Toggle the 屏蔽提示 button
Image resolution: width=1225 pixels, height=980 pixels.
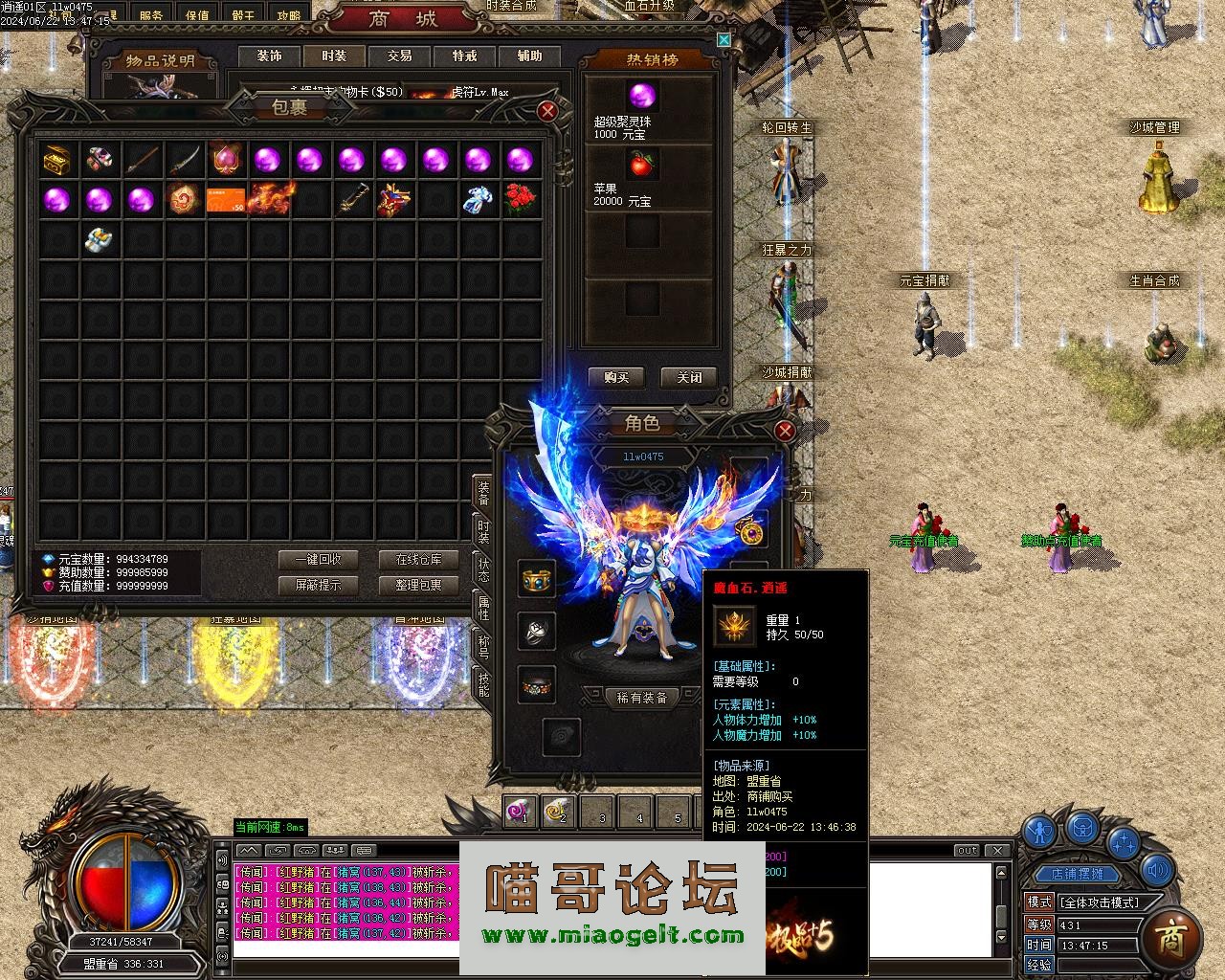[x=317, y=585]
